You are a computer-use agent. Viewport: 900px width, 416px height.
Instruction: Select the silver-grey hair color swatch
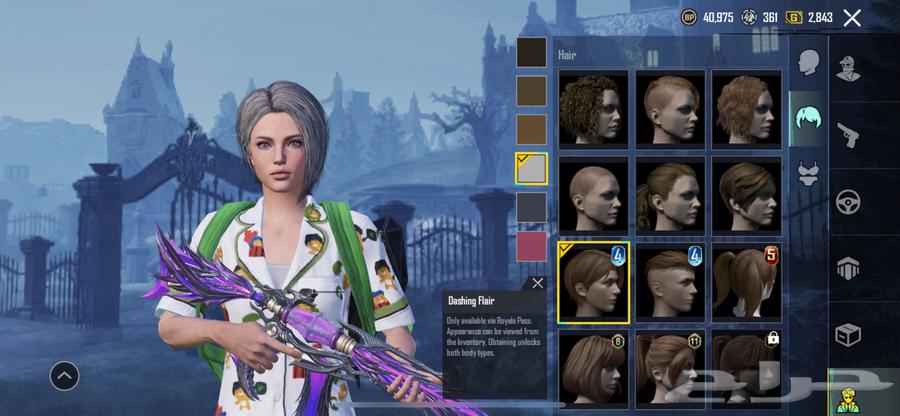point(531,168)
